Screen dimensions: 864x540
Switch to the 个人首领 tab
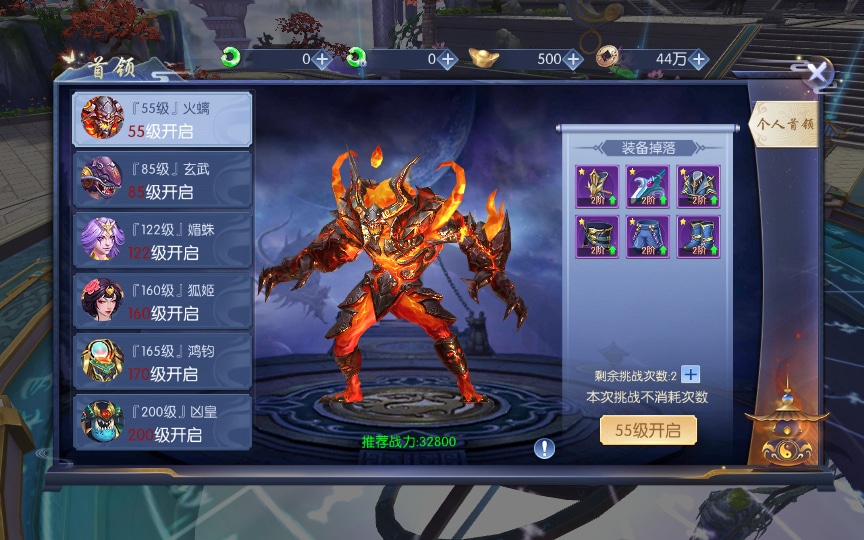784,125
